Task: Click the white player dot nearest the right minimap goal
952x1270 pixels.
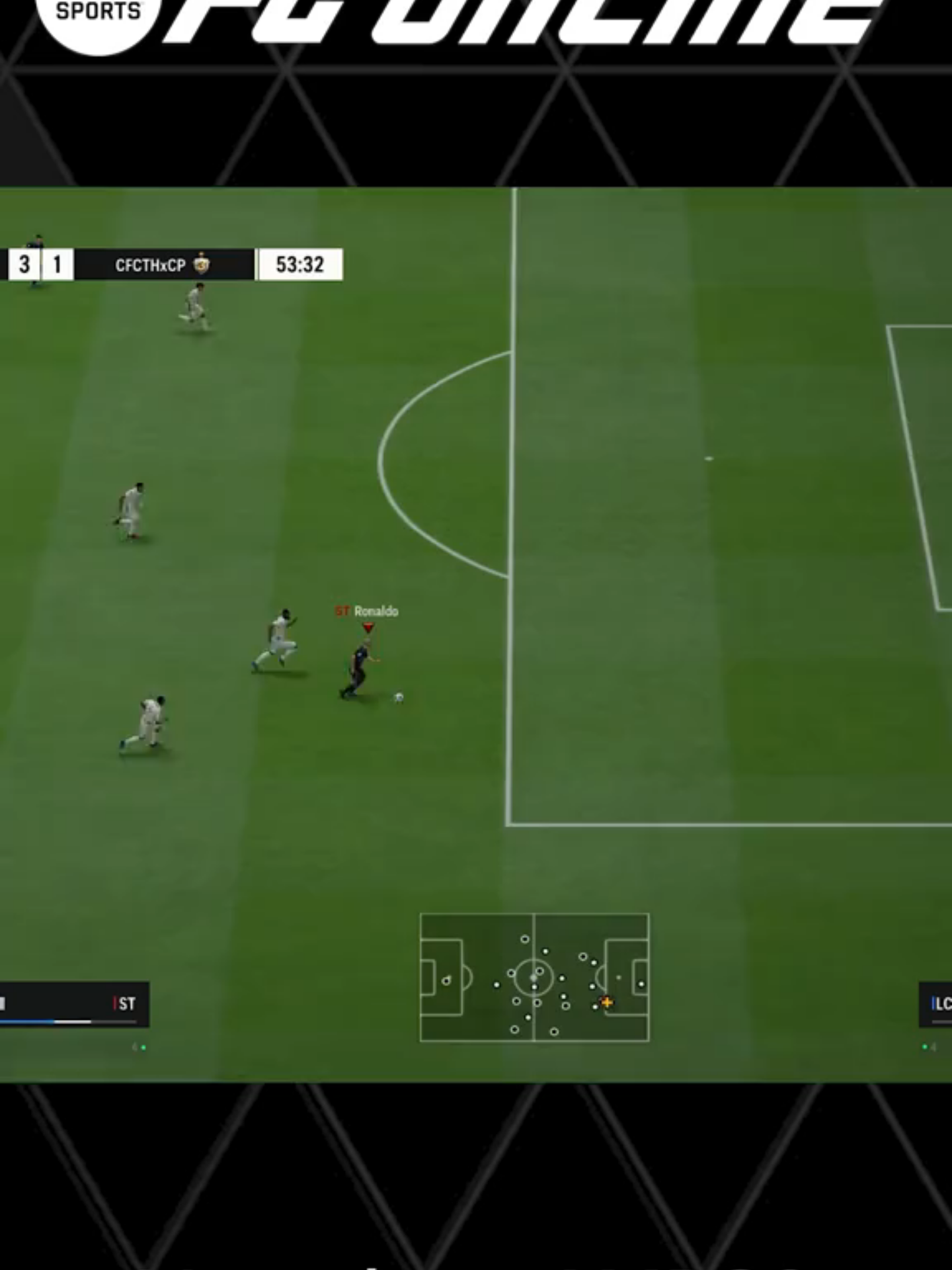Action: (x=641, y=984)
